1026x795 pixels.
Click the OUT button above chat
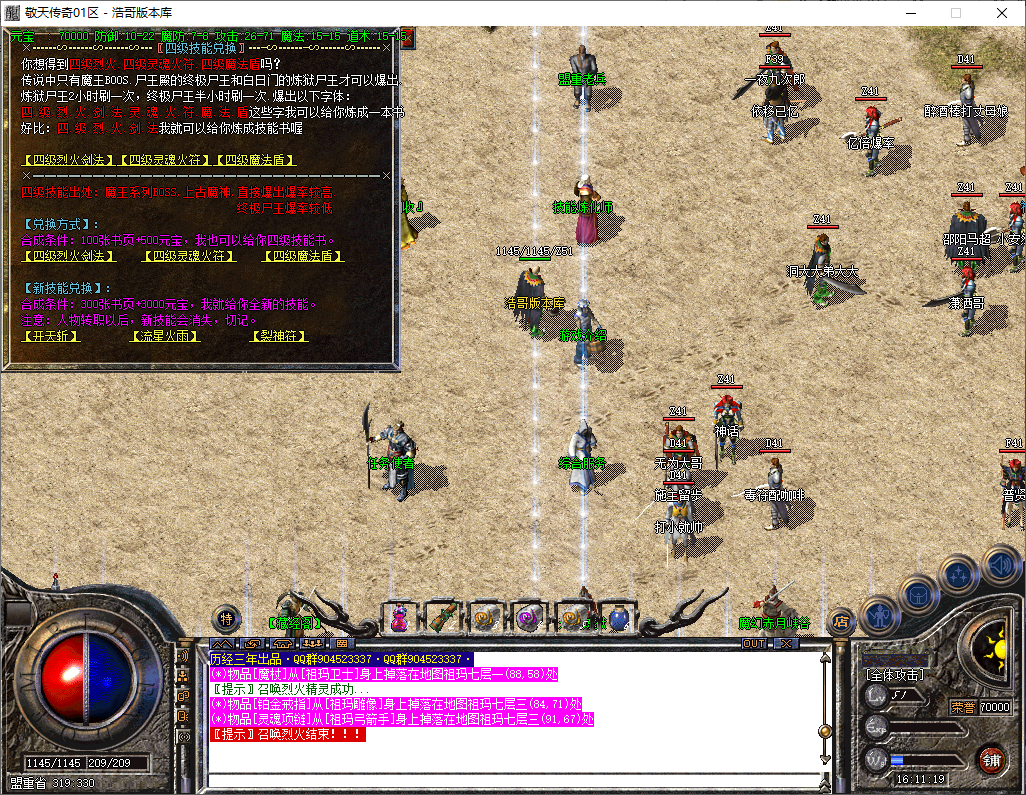click(754, 644)
